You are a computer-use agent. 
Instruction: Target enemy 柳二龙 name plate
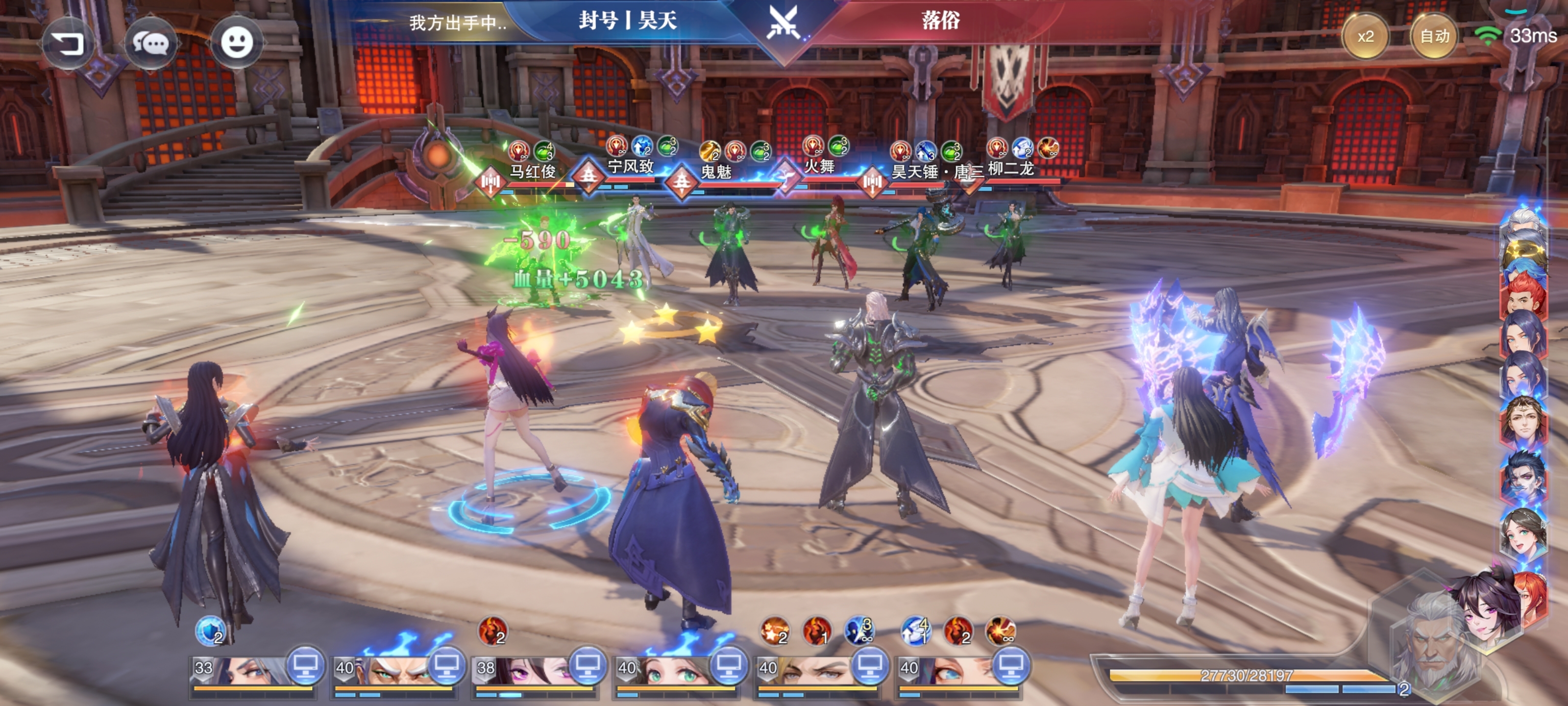[x=1010, y=169]
